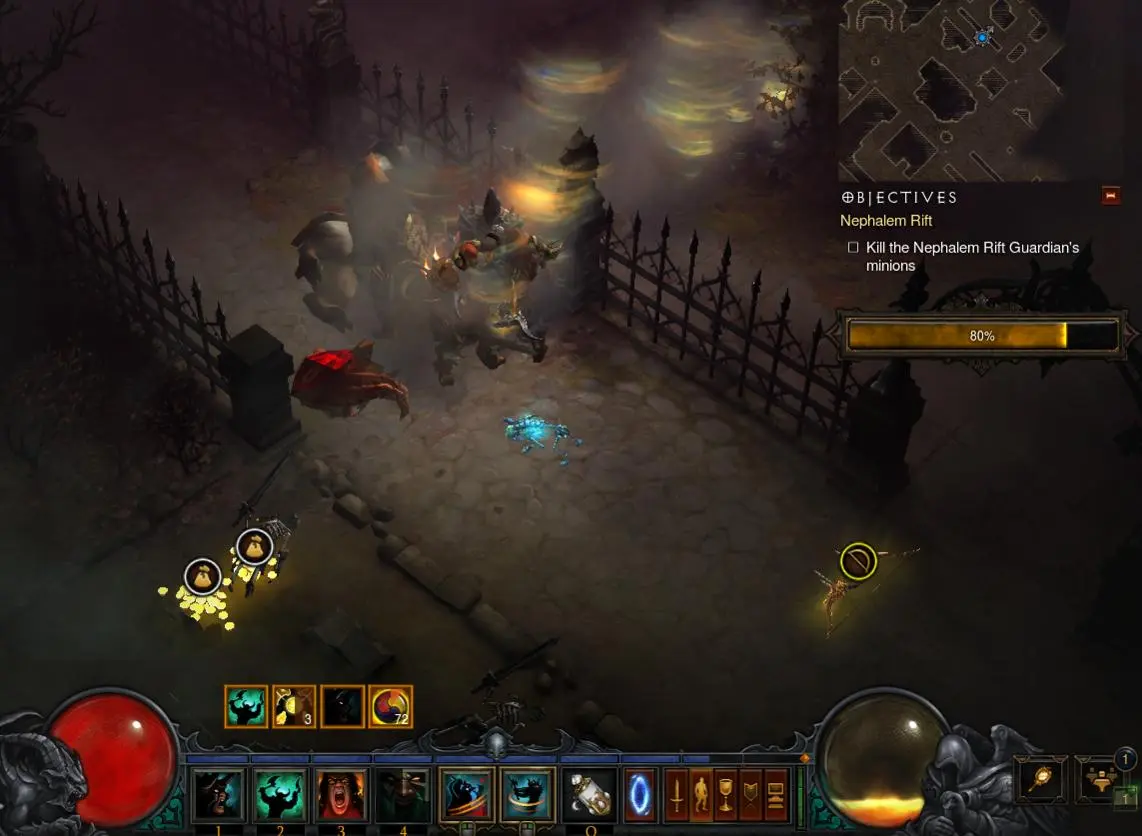Inspect the buff icon showing 72
The height and width of the screenshot is (836, 1142).
[x=390, y=706]
